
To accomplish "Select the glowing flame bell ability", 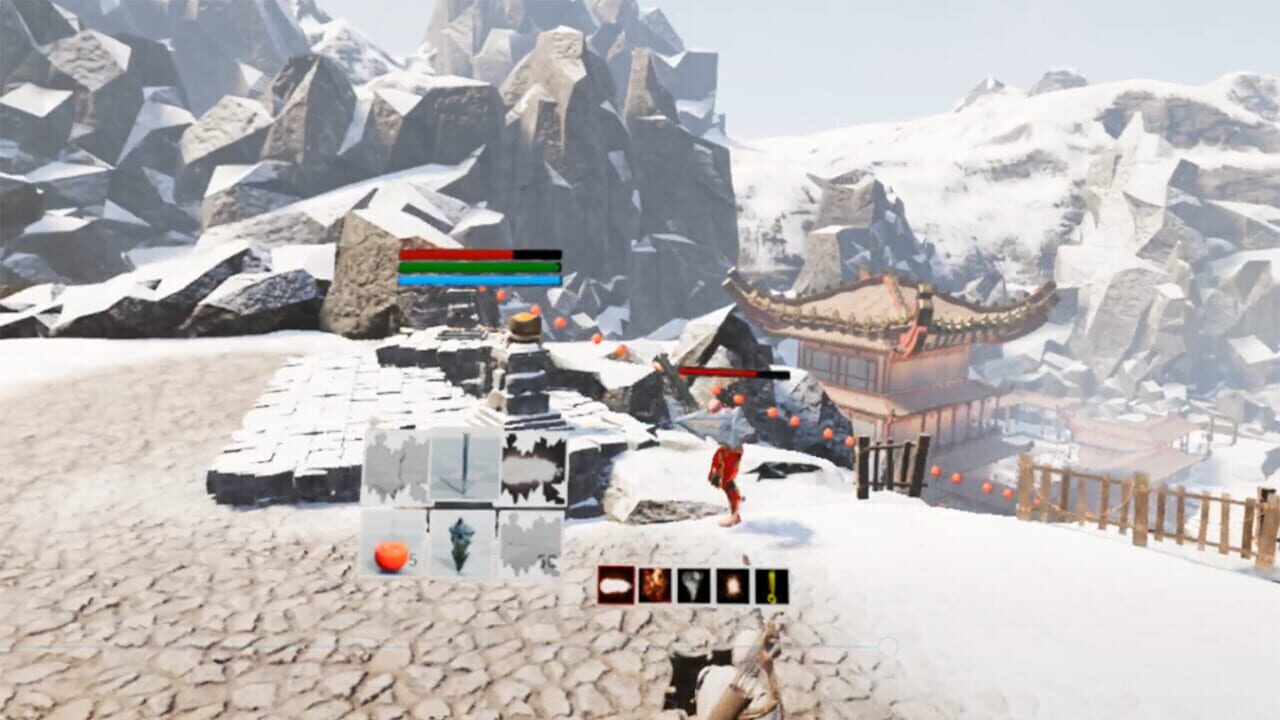I will coord(732,587).
